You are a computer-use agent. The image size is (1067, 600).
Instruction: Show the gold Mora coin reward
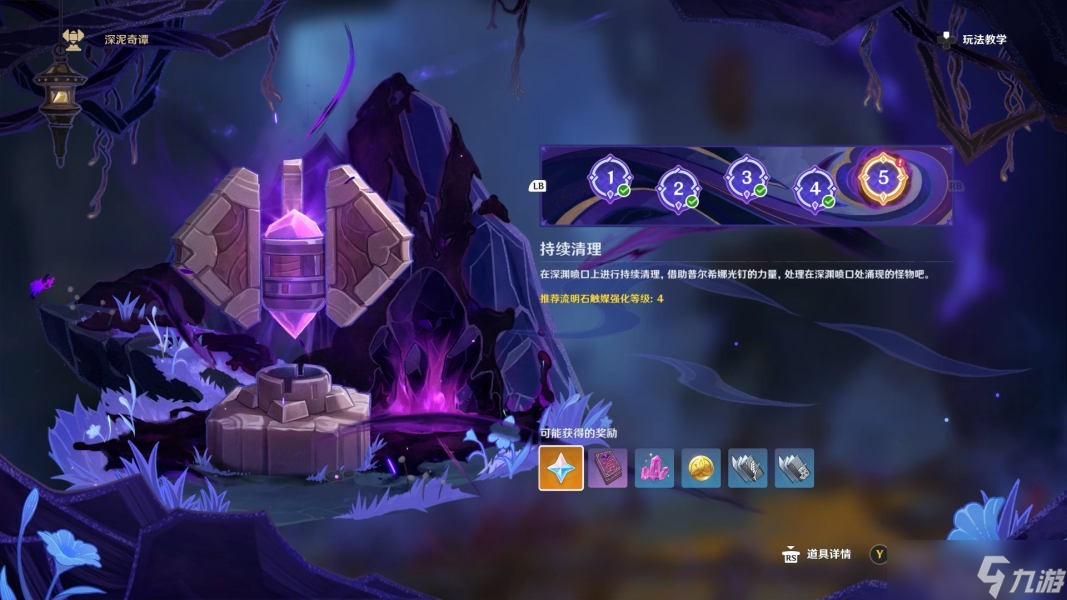pyautogui.click(x=701, y=468)
